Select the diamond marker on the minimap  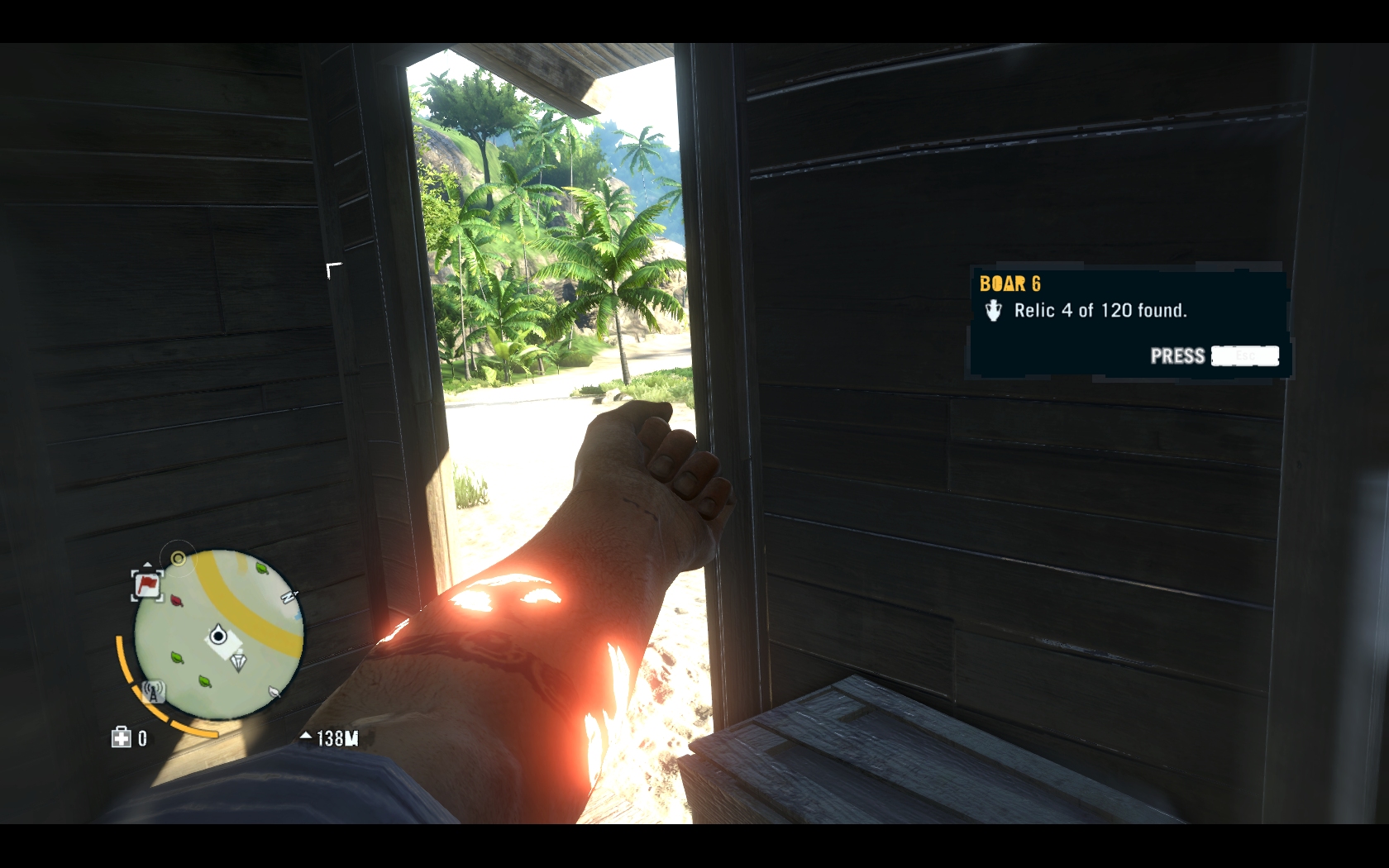(x=238, y=661)
